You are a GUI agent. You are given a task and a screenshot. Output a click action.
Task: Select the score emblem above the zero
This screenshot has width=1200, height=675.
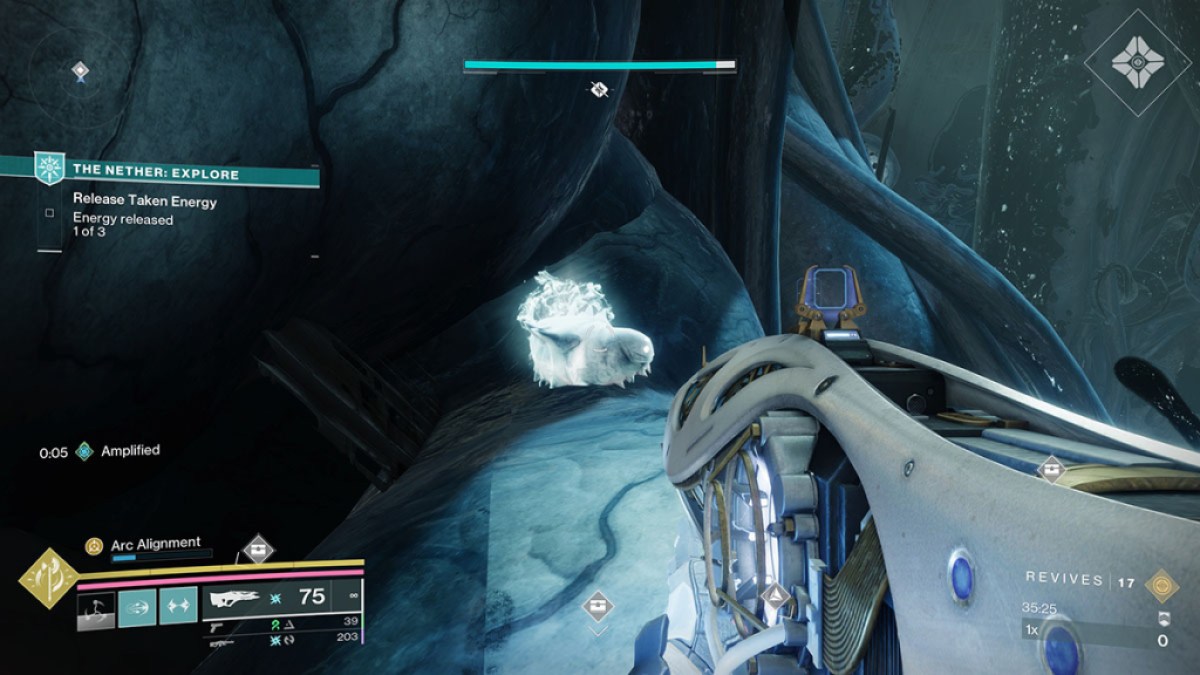1162,618
